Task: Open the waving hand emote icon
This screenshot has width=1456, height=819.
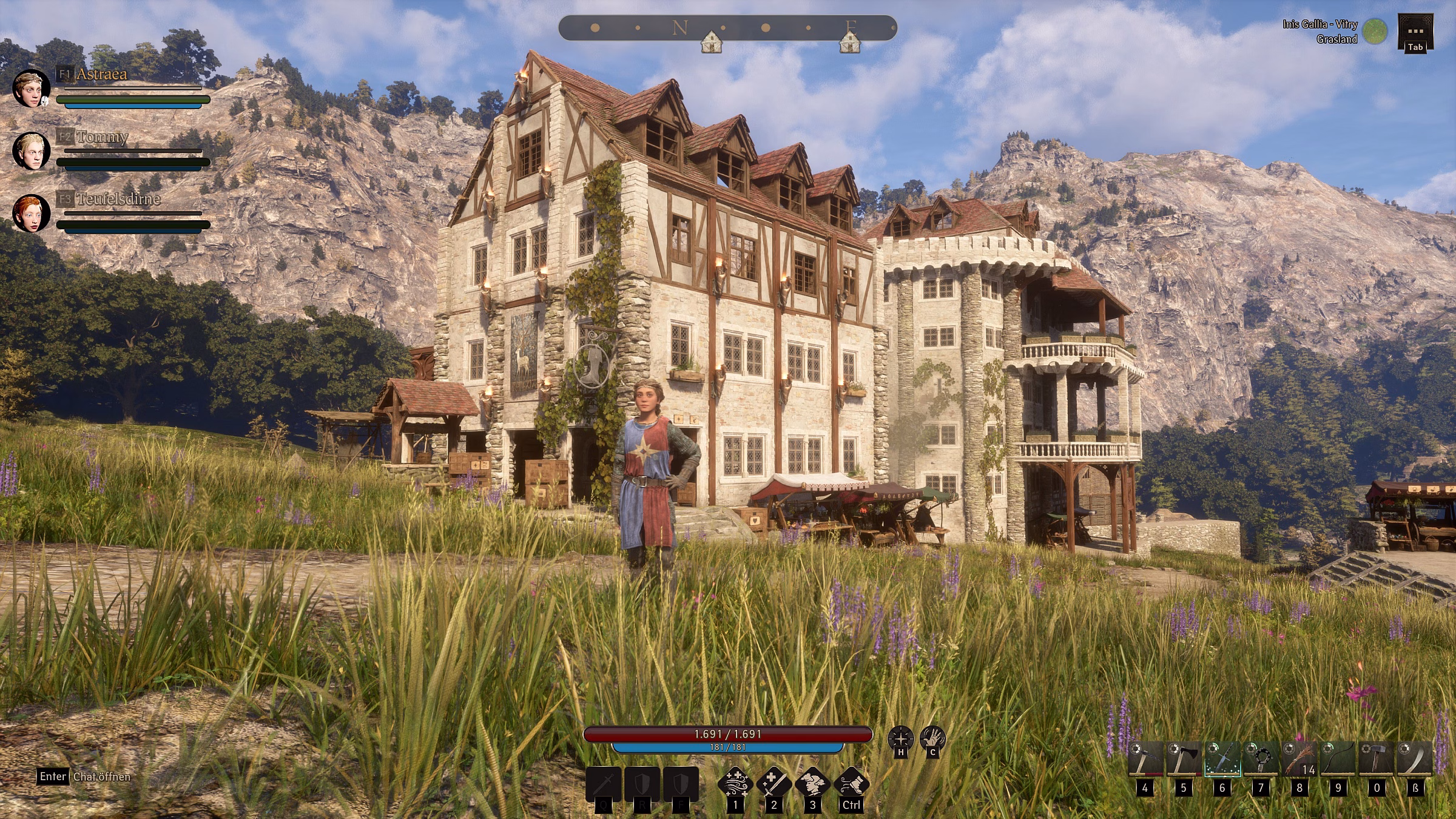Action: 933,739
